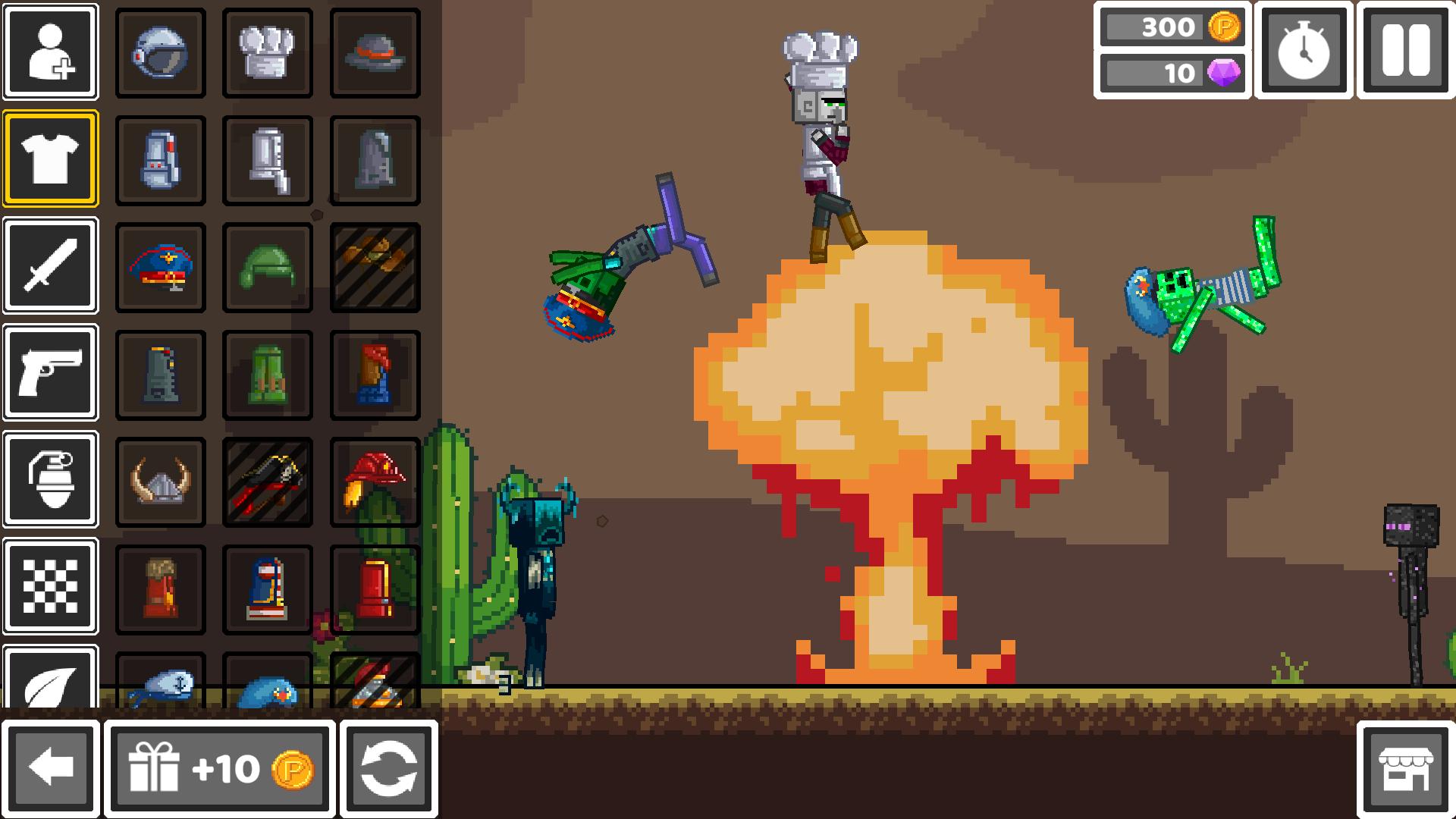Open the coin balance showing 300

coord(1173,28)
